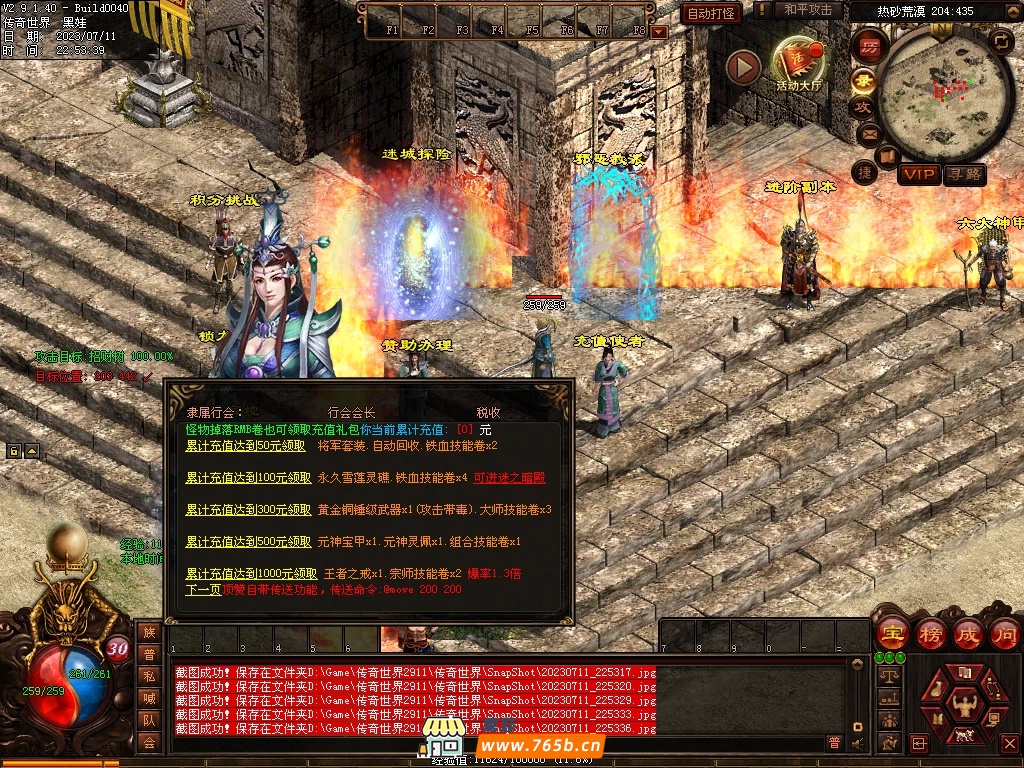Open the mail envelope icon
This screenshot has width=1024, height=768.
(x=867, y=132)
